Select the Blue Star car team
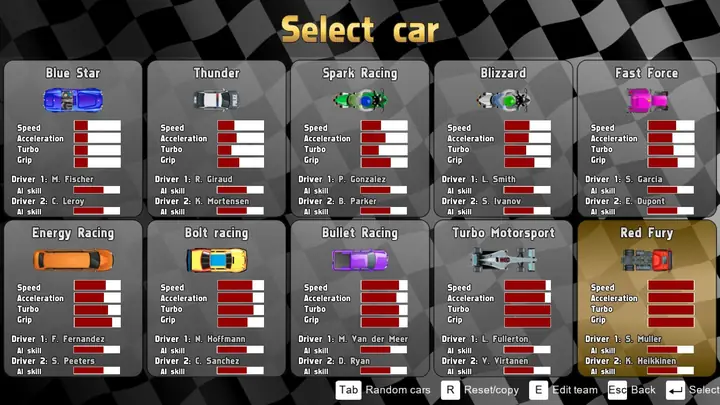 (73, 138)
